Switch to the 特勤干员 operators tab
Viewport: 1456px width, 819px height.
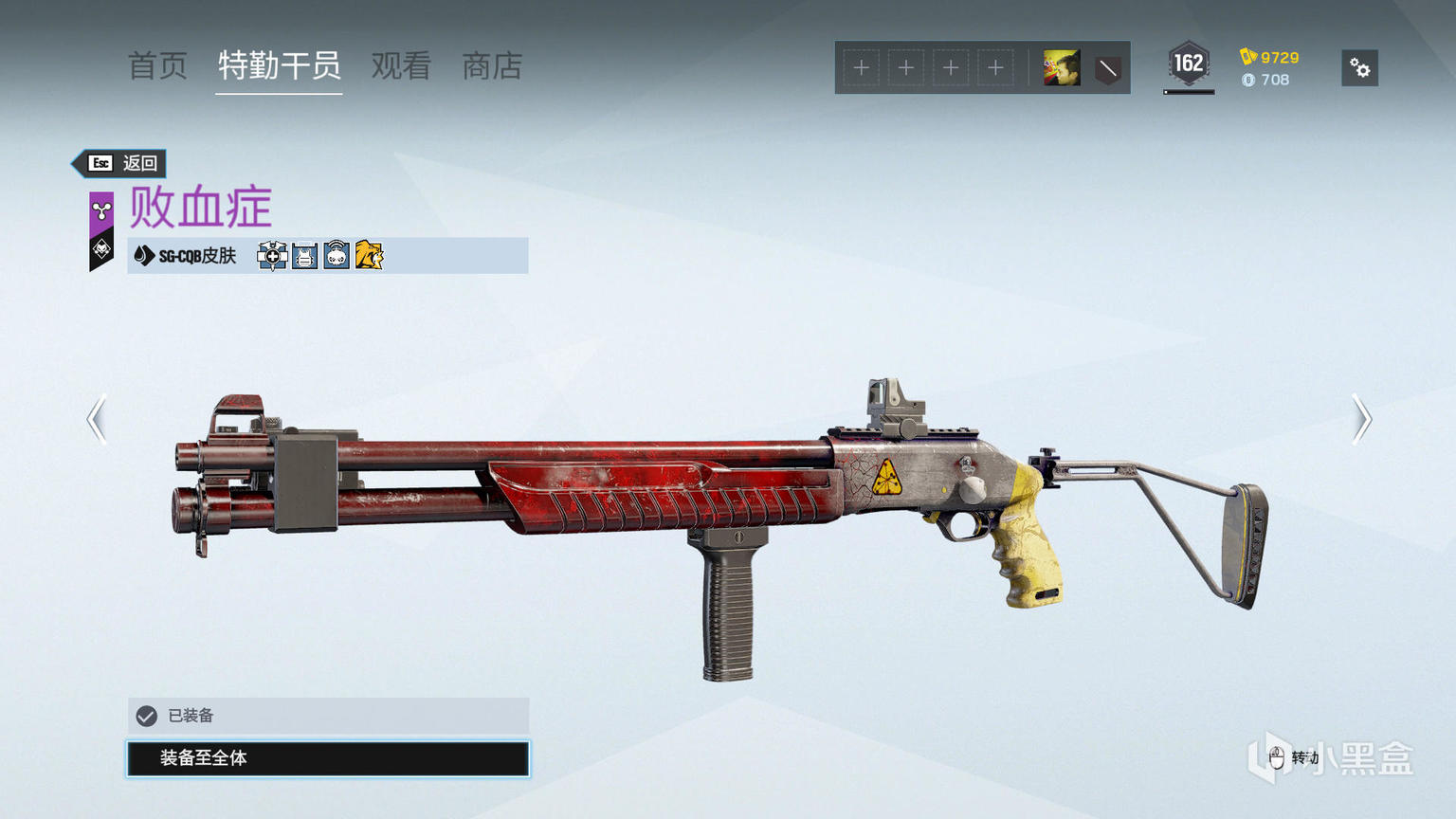[279, 66]
